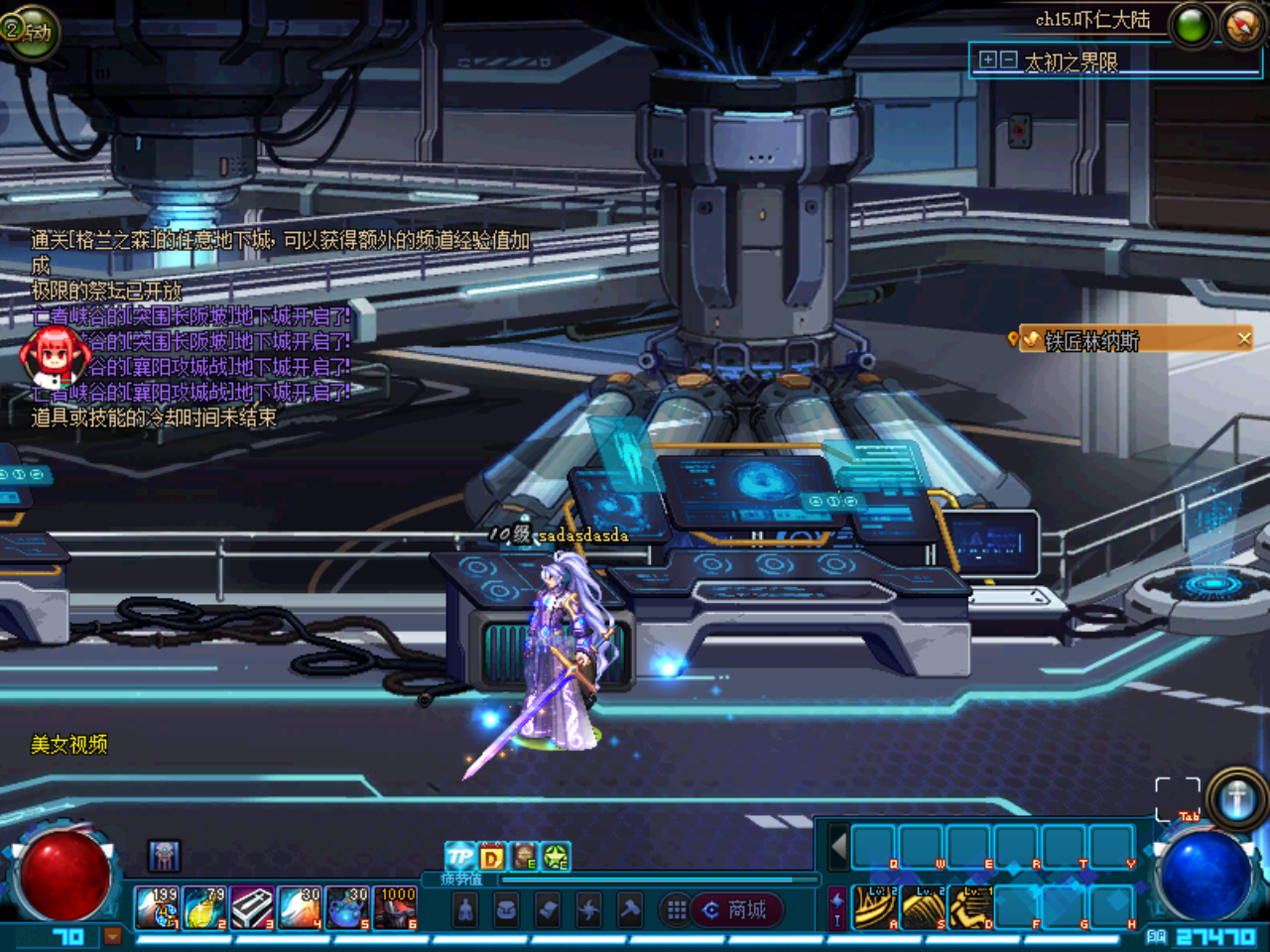Screen dimensions: 1270x952
Task: Close the 铁匠林纳斯 tracker
Action: [1244, 339]
